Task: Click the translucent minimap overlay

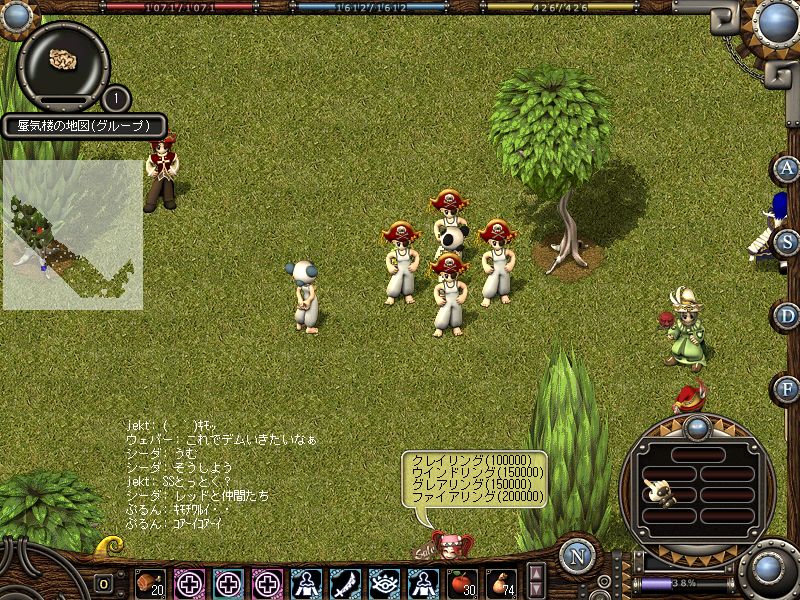Action: [x=72, y=234]
